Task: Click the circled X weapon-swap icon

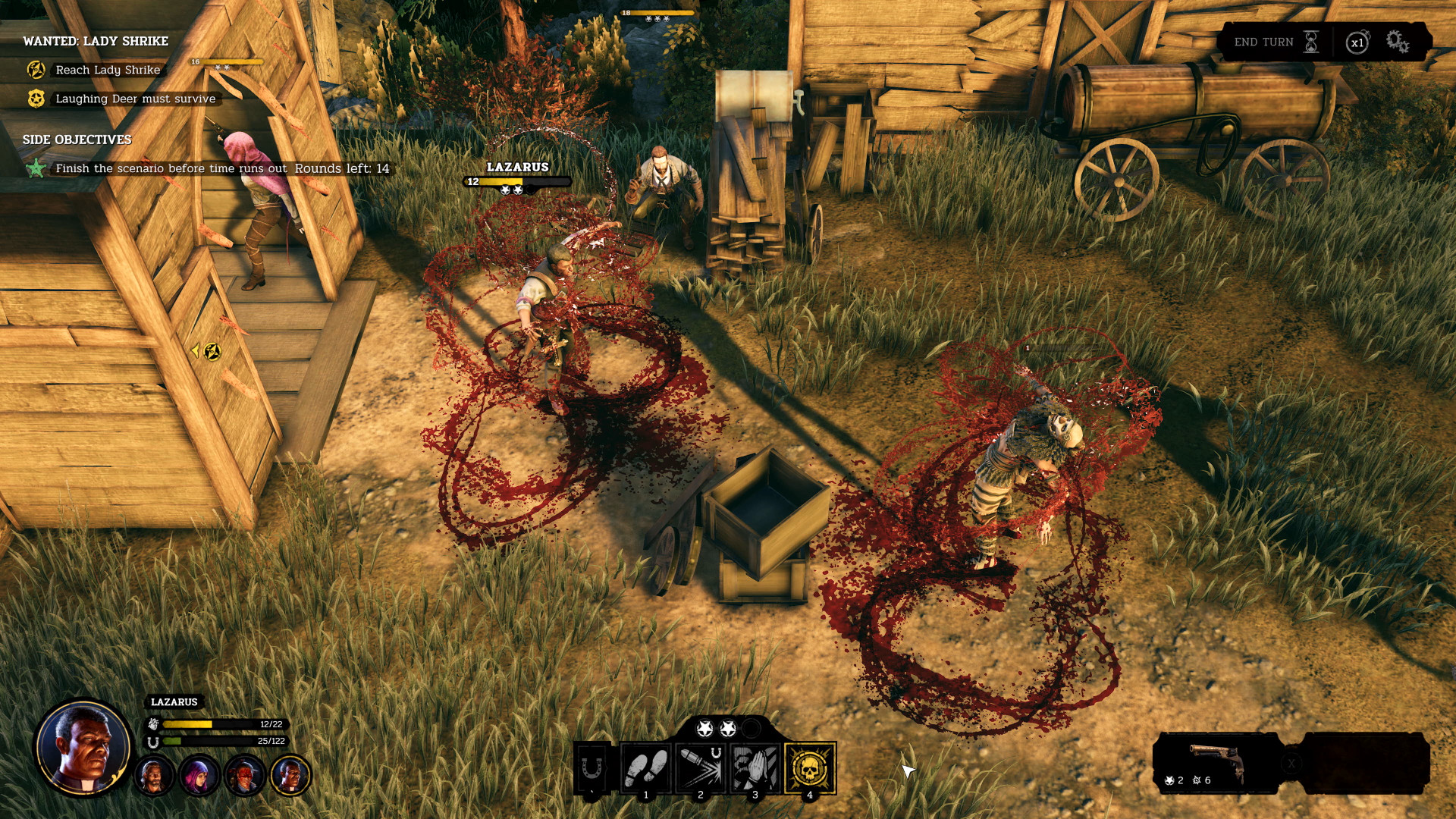Action: 1291,764
